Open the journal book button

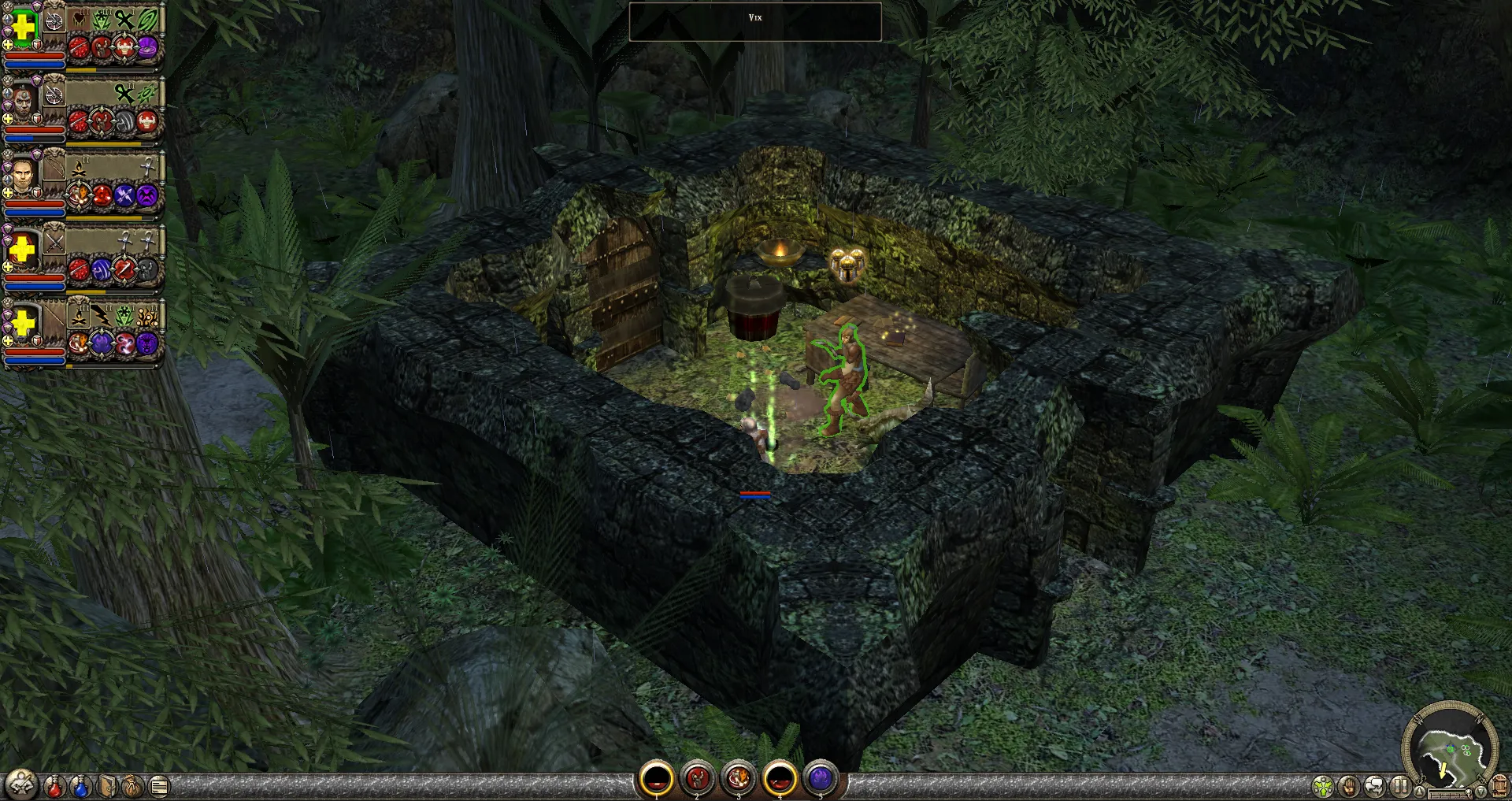click(x=107, y=786)
